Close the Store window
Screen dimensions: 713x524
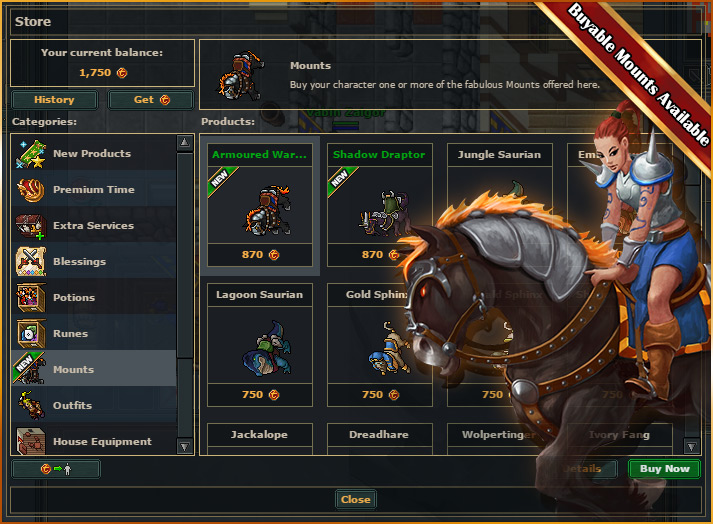point(355,500)
